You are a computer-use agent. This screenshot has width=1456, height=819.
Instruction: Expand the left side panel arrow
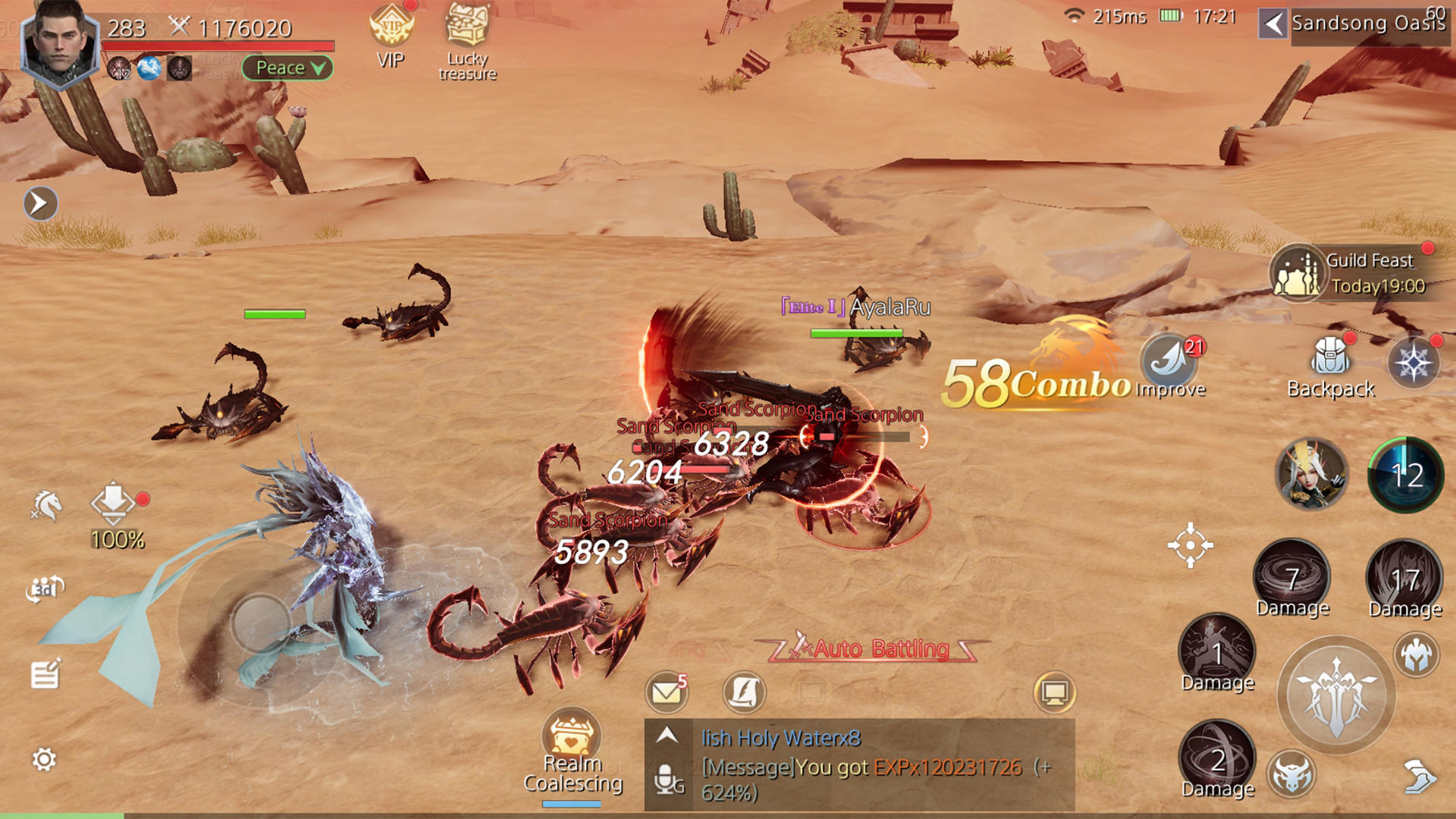[x=40, y=203]
